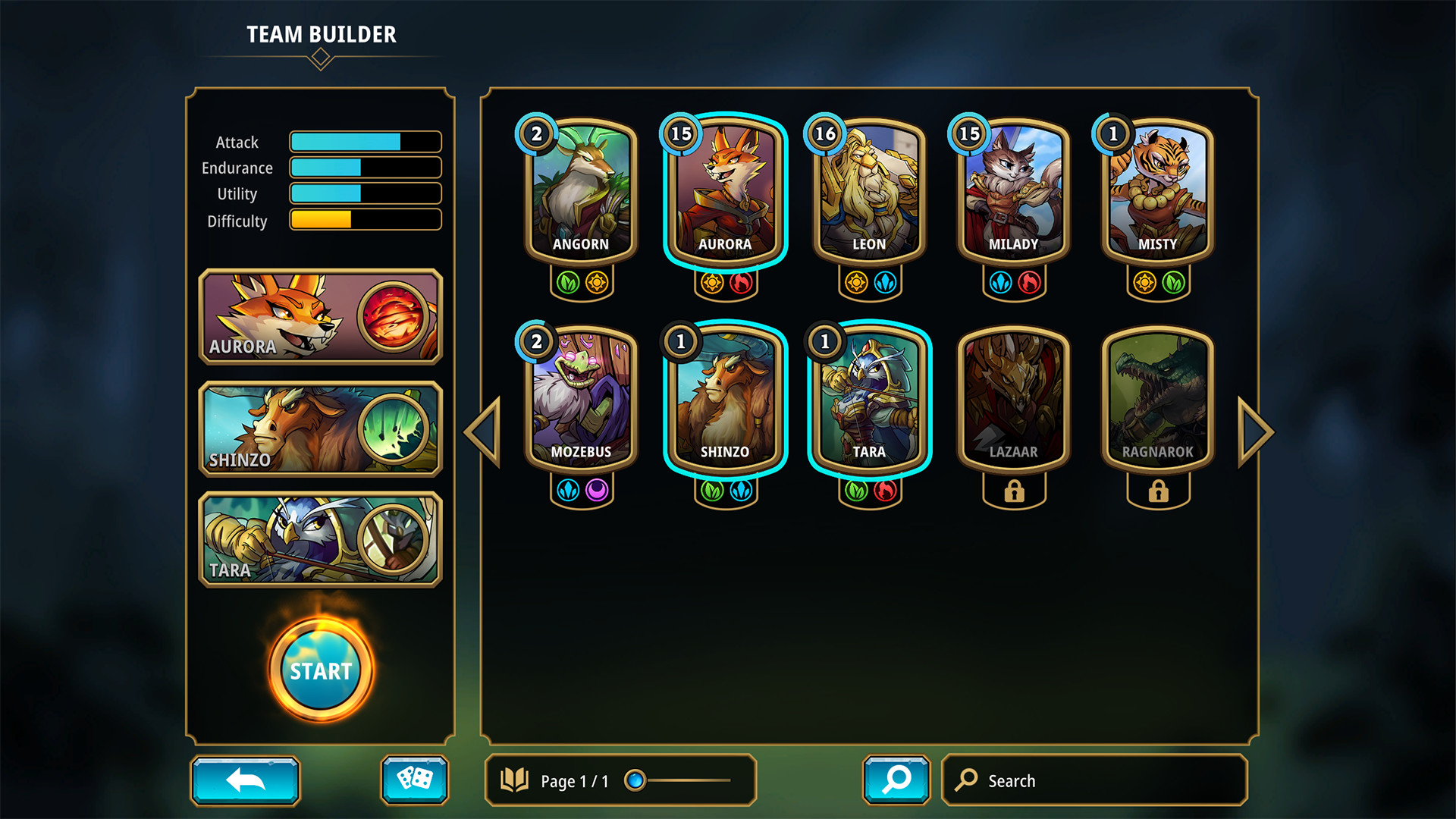Go to the previous hero page arrow
Image resolution: width=1456 pixels, height=819 pixels.
(484, 431)
